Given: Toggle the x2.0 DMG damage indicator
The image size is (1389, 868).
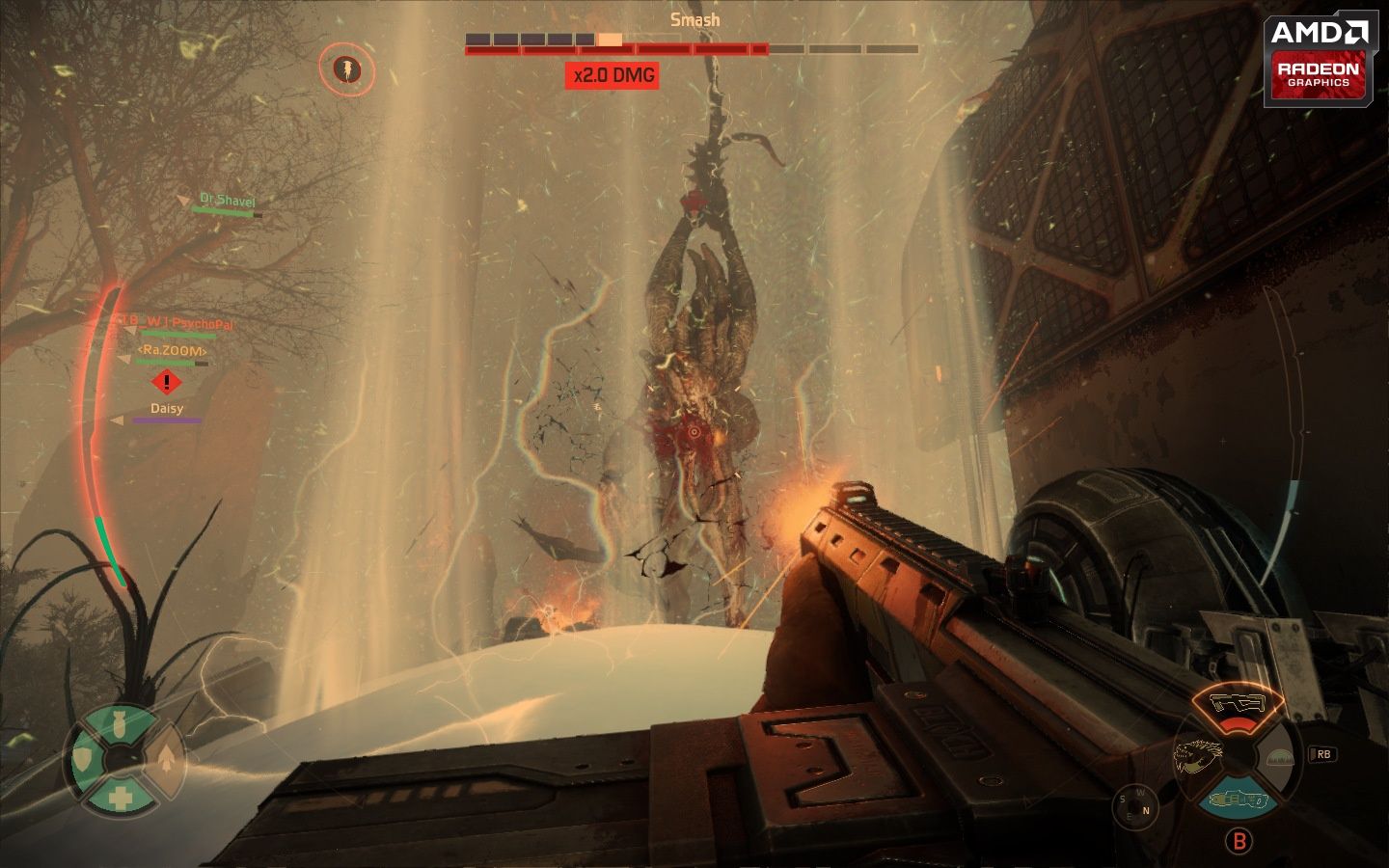Looking at the screenshot, I should pyautogui.click(x=613, y=75).
